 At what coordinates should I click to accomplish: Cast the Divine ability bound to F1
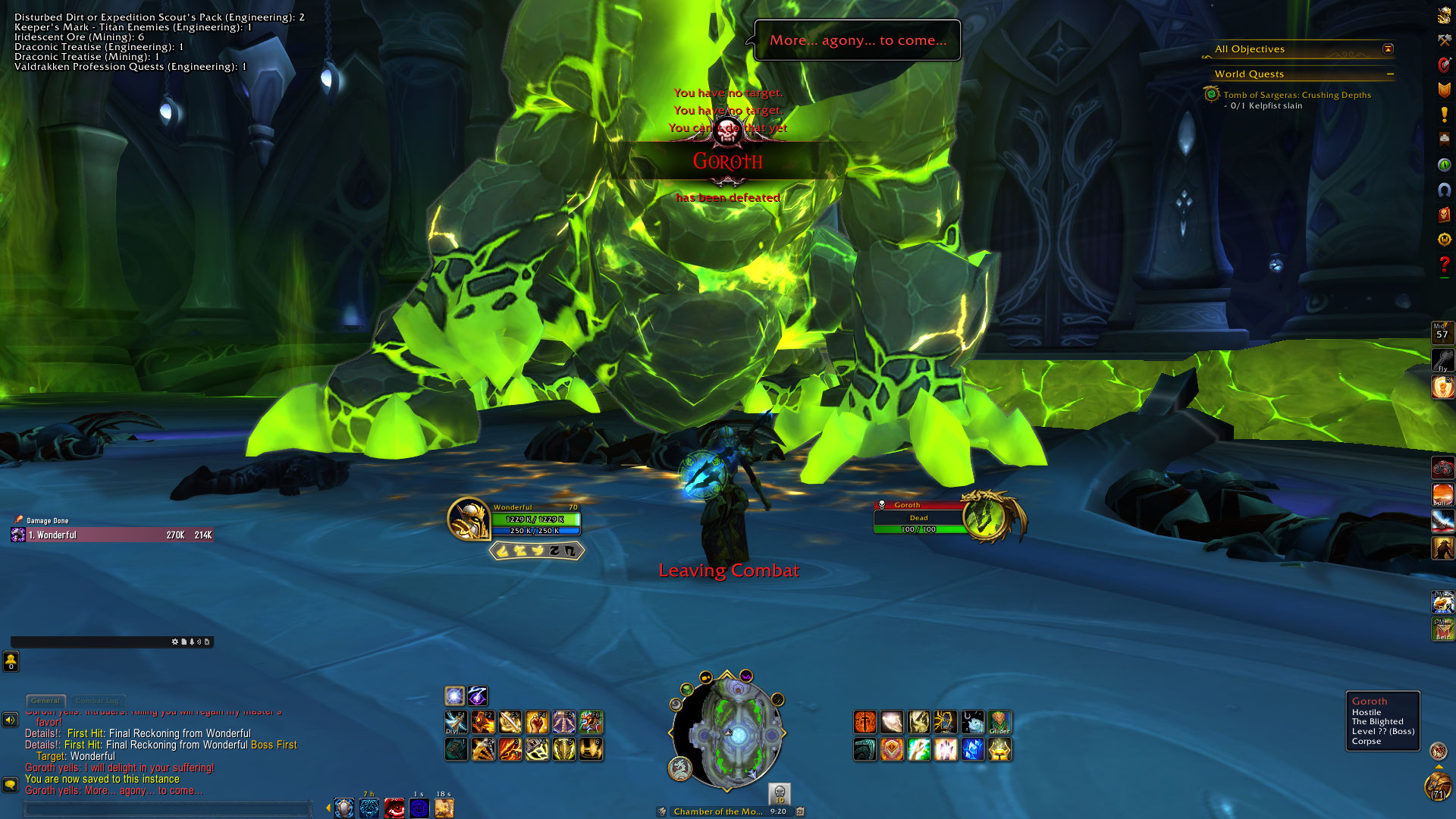click(x=456, y=722)
